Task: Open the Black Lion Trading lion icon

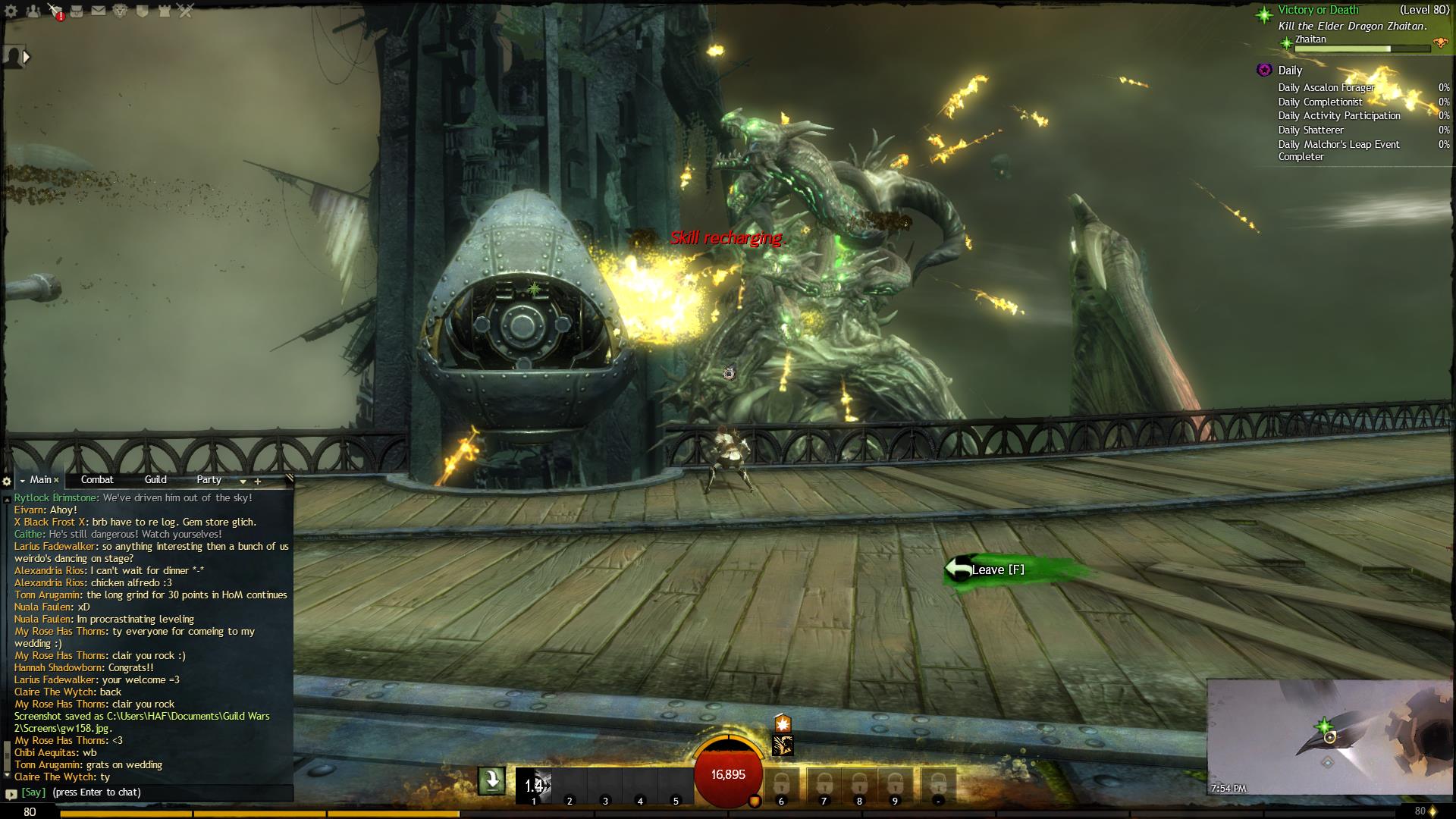Action: (120, 11)
